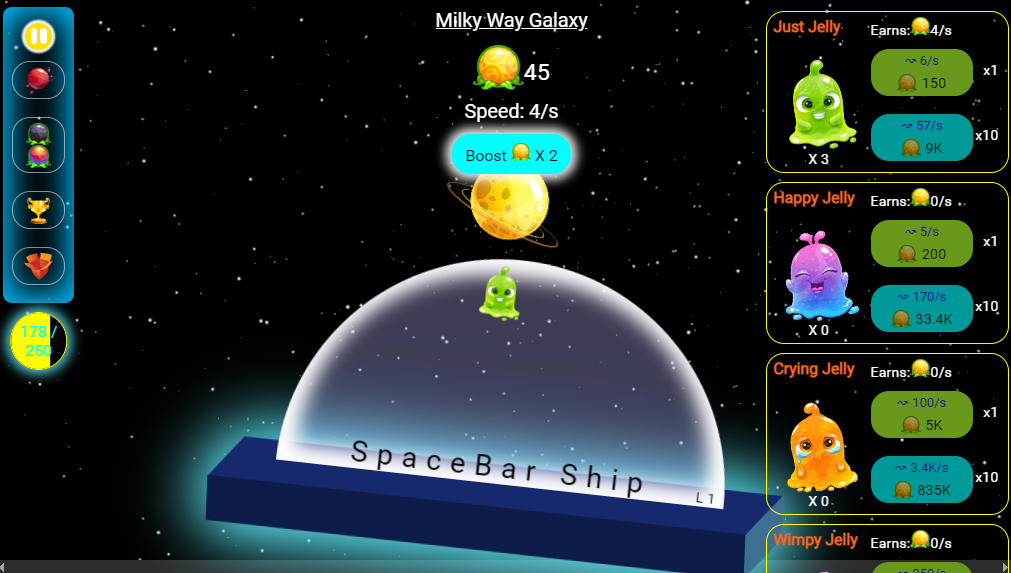The width and height of the screenshot is (1011, 573).
Task: Show the trophy achievements
Action: coord(38,210)
